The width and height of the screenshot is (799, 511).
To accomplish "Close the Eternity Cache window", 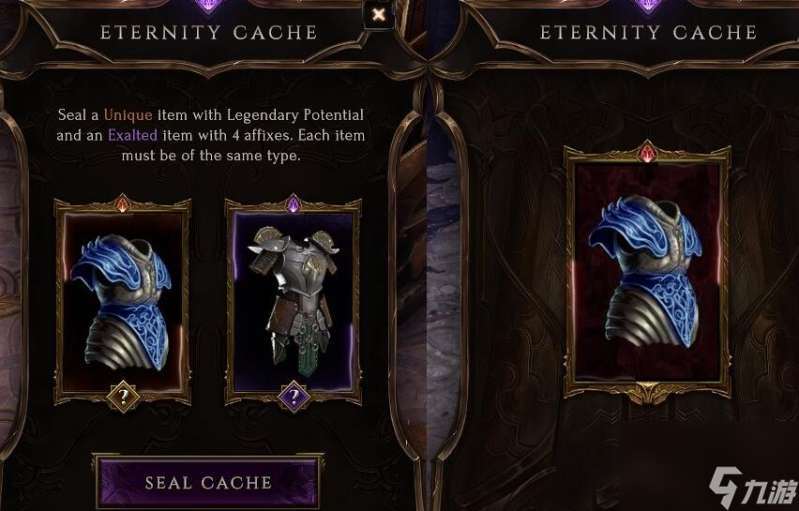I will 378,15.
